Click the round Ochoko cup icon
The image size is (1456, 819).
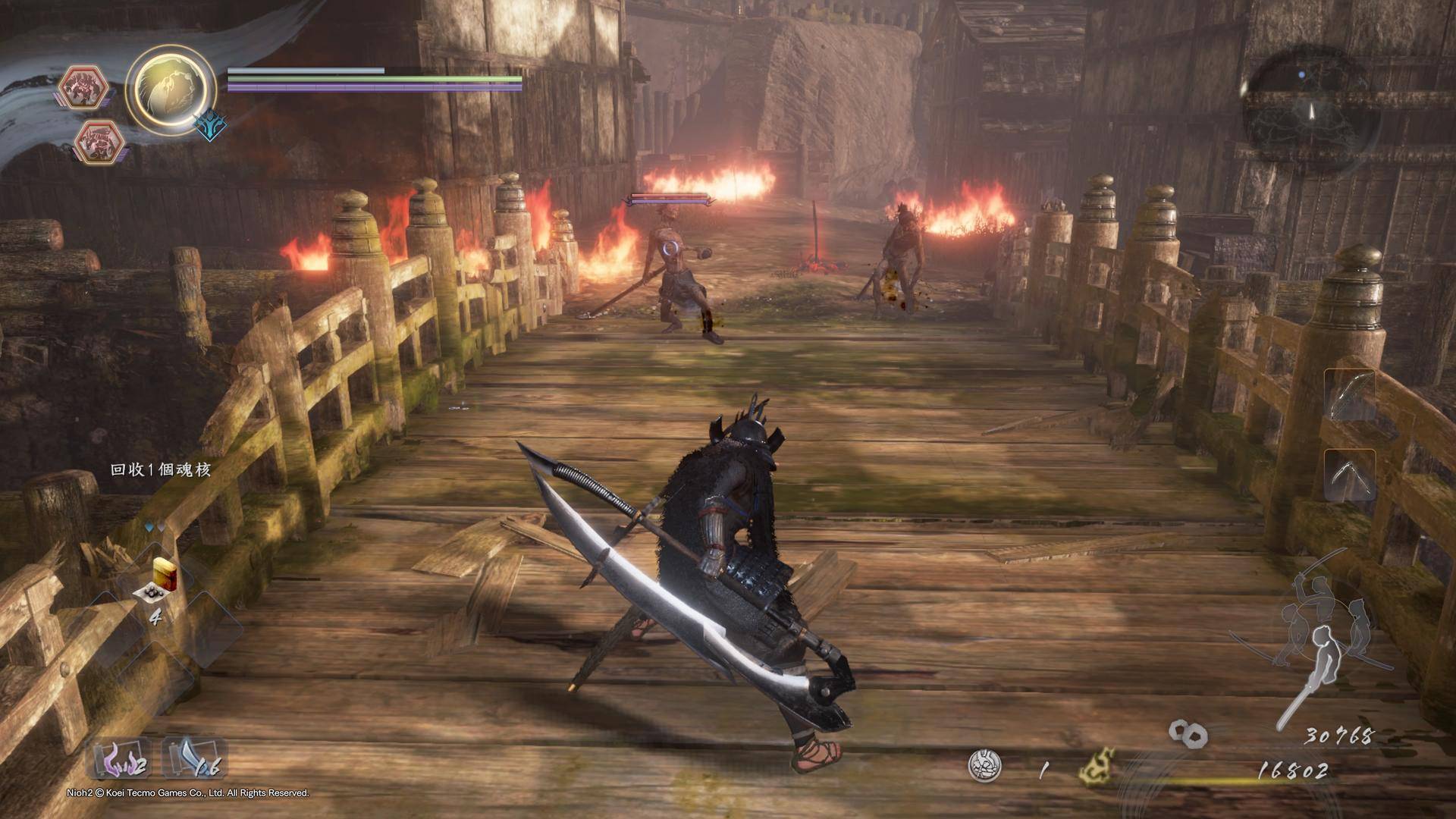pos(985,765)
